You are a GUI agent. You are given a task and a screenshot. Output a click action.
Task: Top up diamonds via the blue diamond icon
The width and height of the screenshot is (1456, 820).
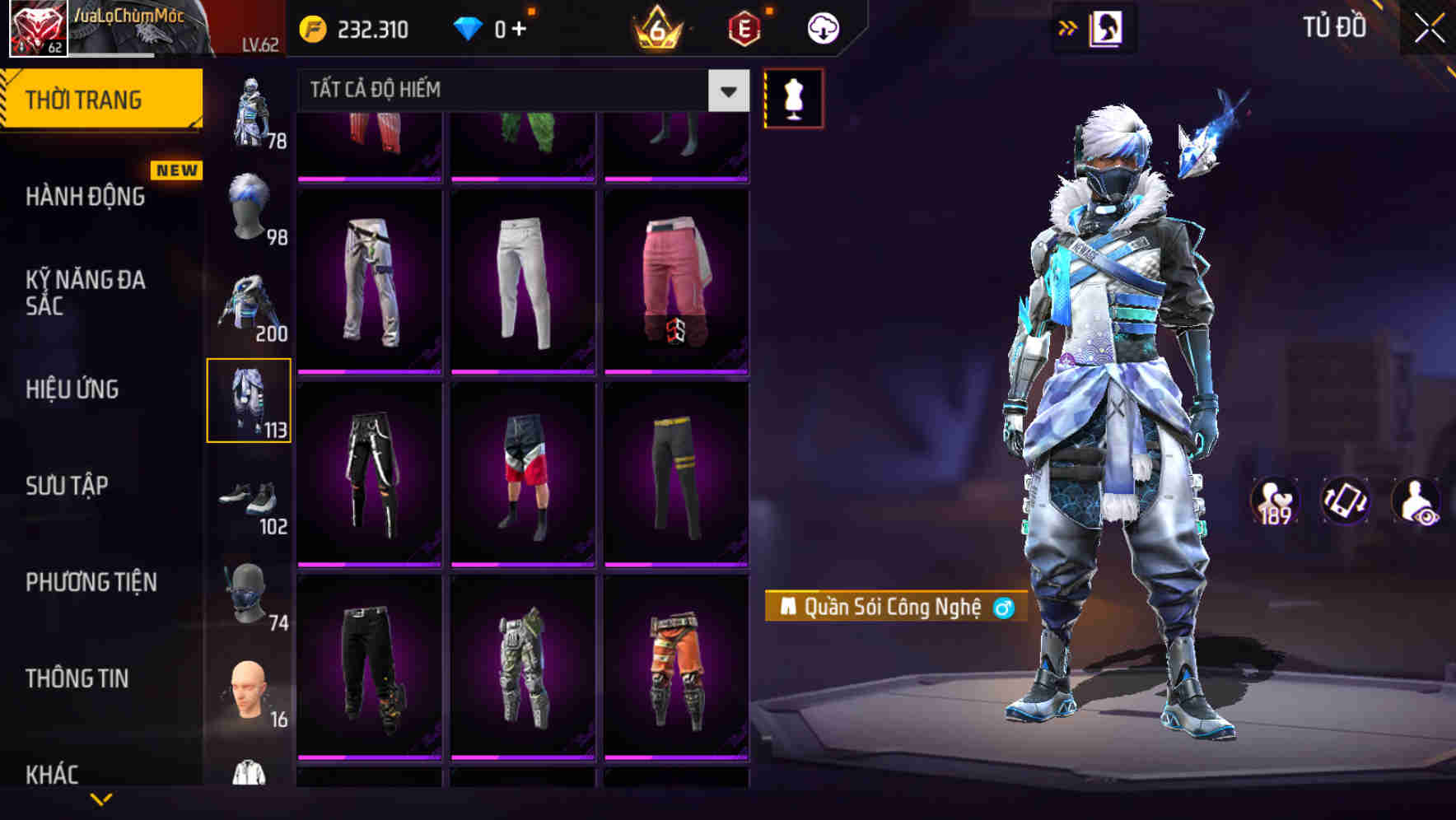(469, 26)
